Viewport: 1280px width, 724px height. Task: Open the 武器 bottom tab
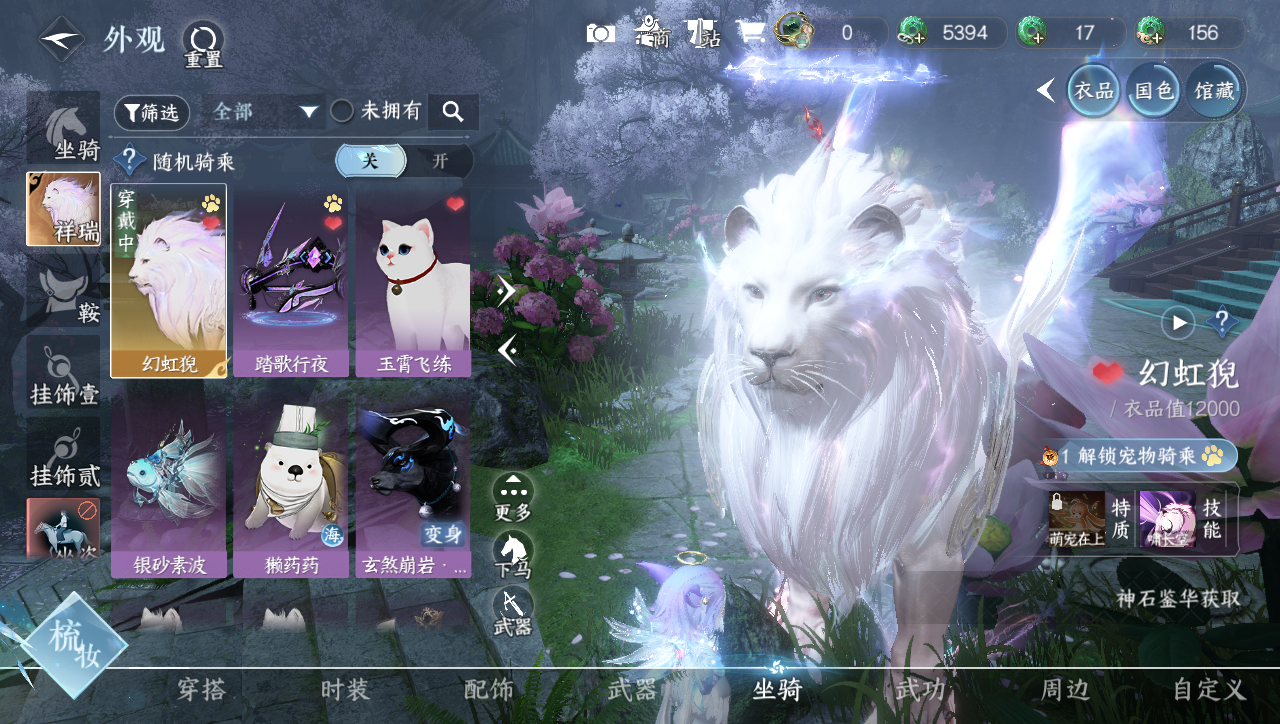click(632, 689)
